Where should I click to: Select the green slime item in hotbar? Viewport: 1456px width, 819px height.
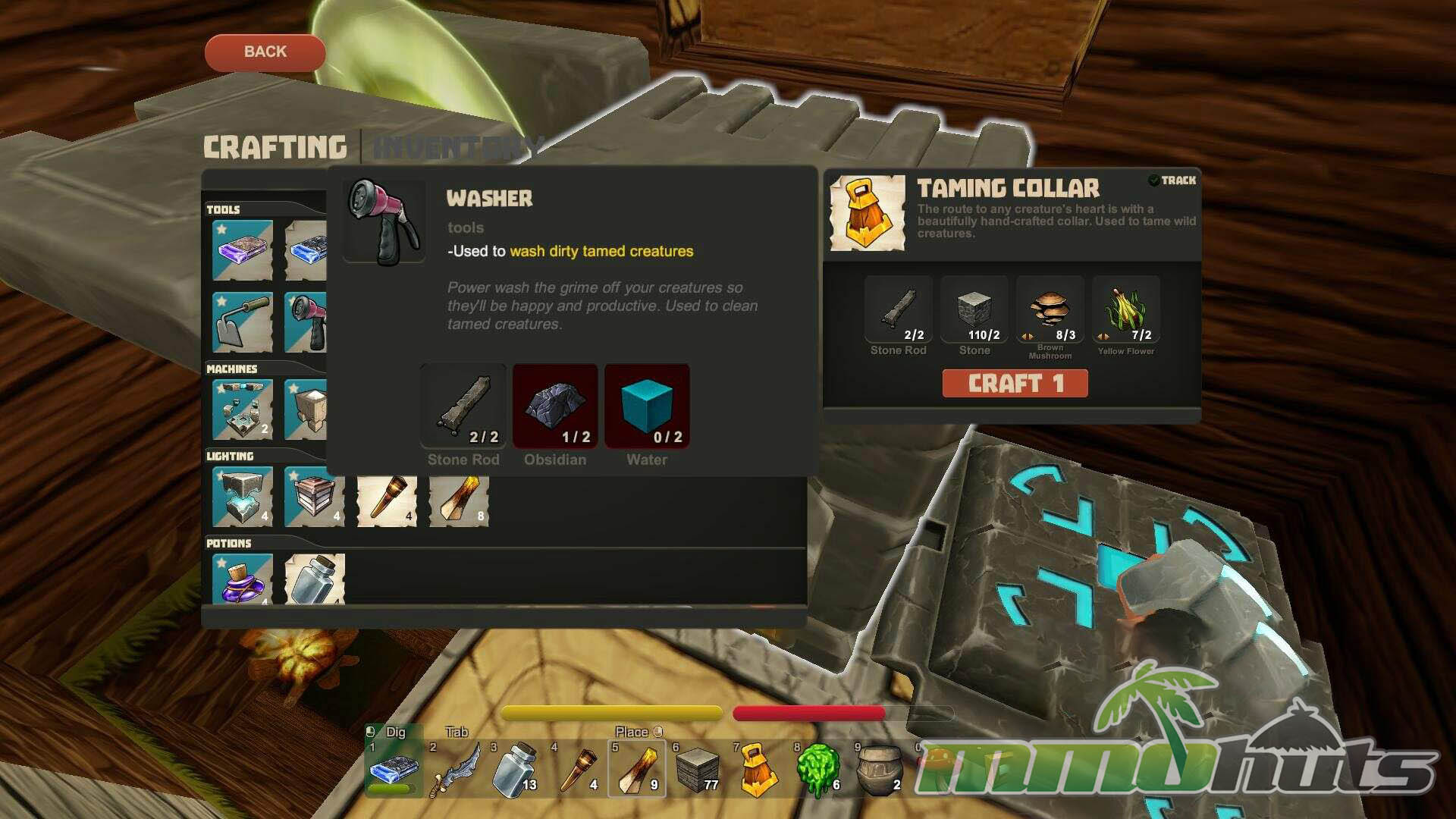817,769
